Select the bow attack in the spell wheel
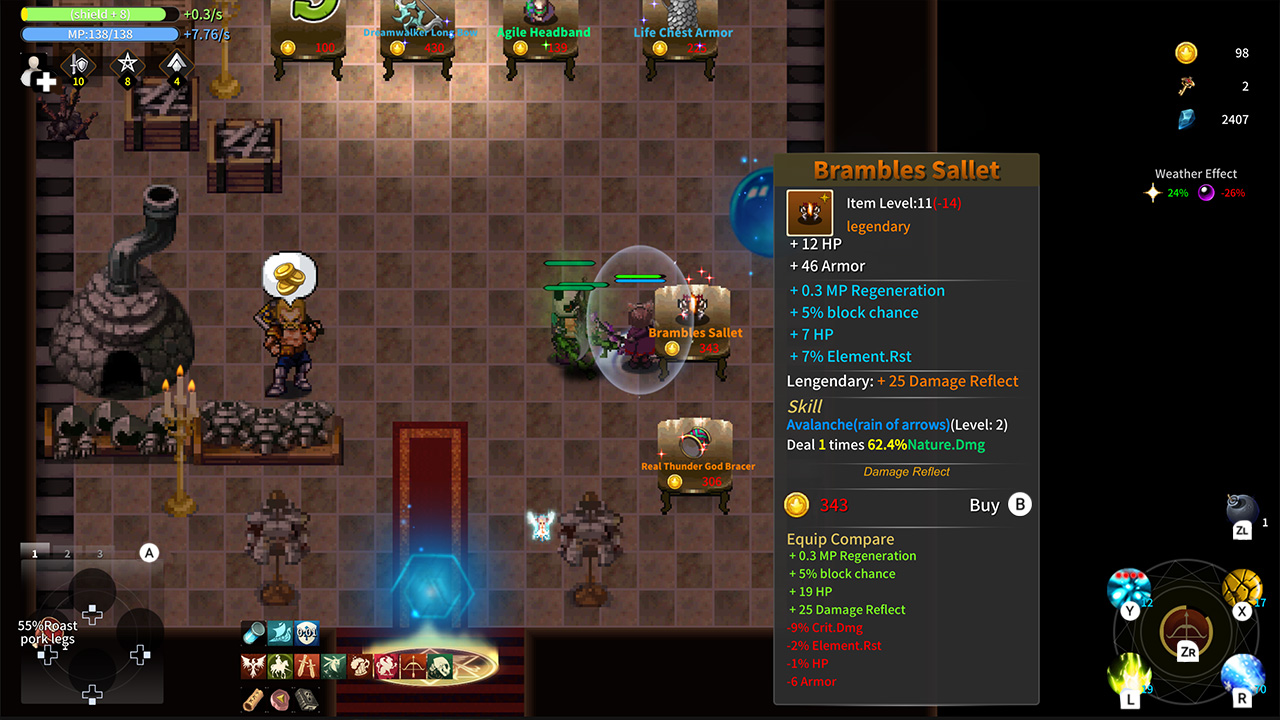The width and height of the screenshot is (1280, 720). click(x=1186, y=628)
